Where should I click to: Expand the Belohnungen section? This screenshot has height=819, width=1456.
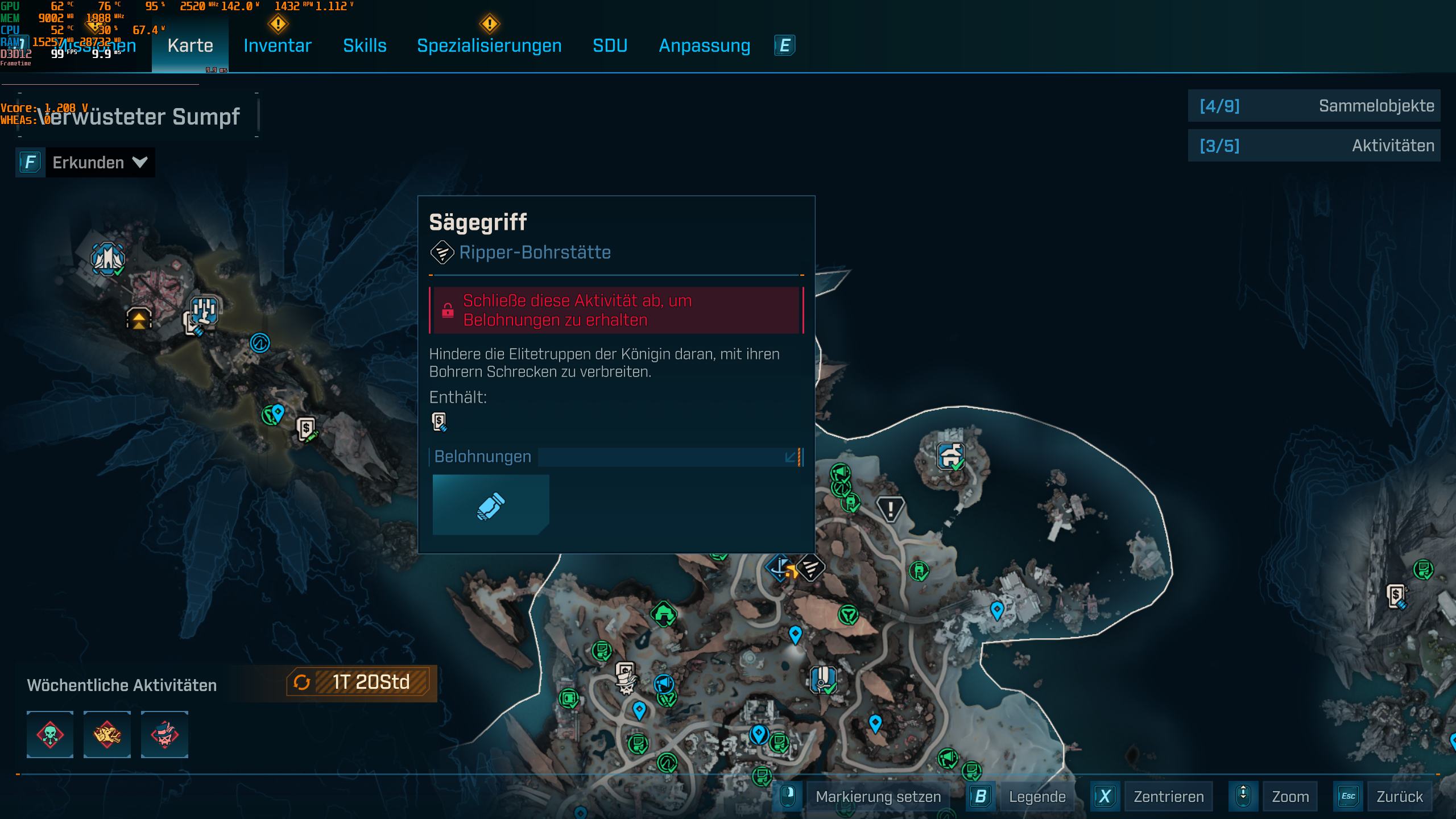coord(790,457)
